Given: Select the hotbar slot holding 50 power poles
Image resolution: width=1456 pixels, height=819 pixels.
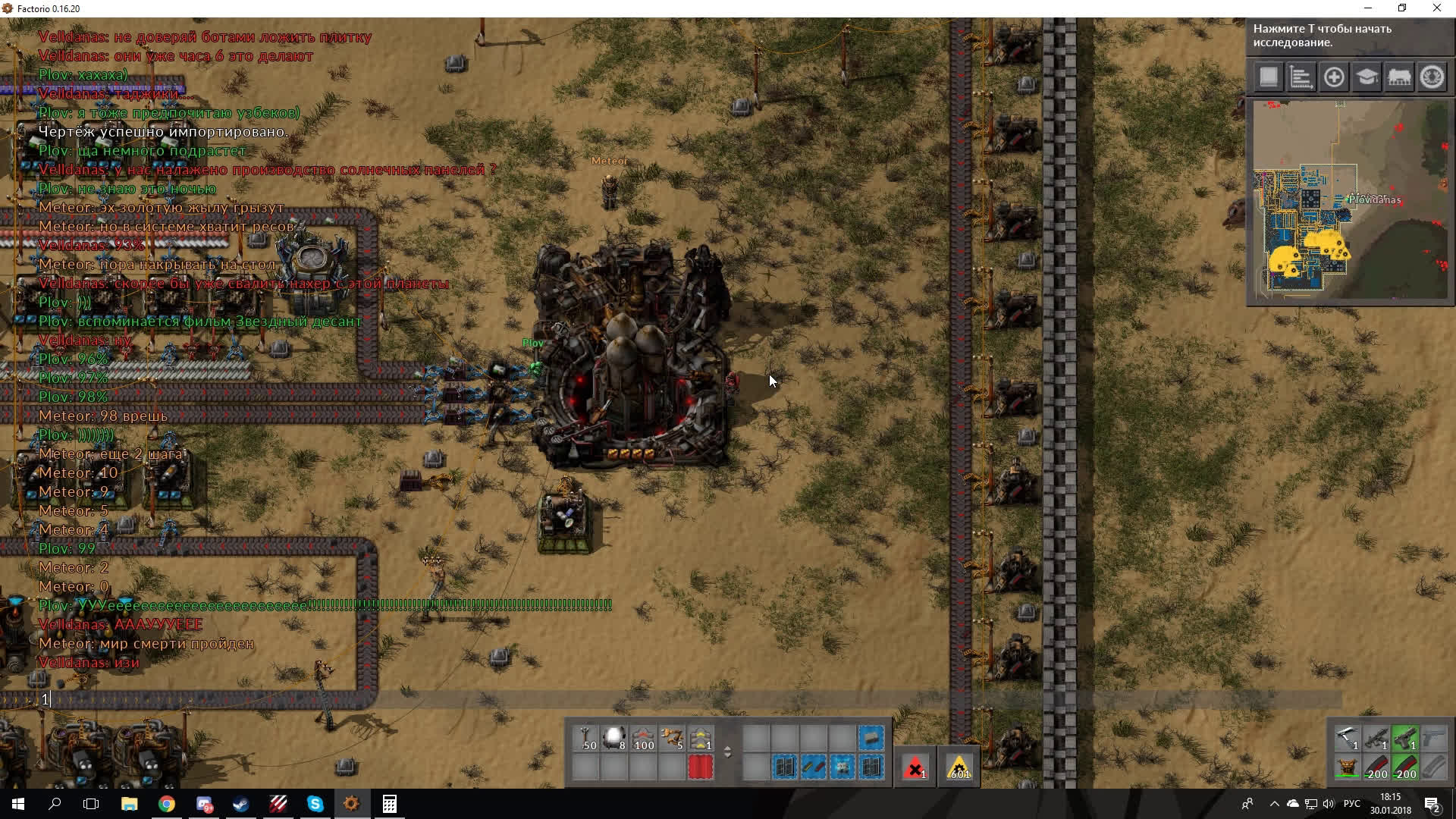Looking at the screenshot, I should tap(586, 739).
